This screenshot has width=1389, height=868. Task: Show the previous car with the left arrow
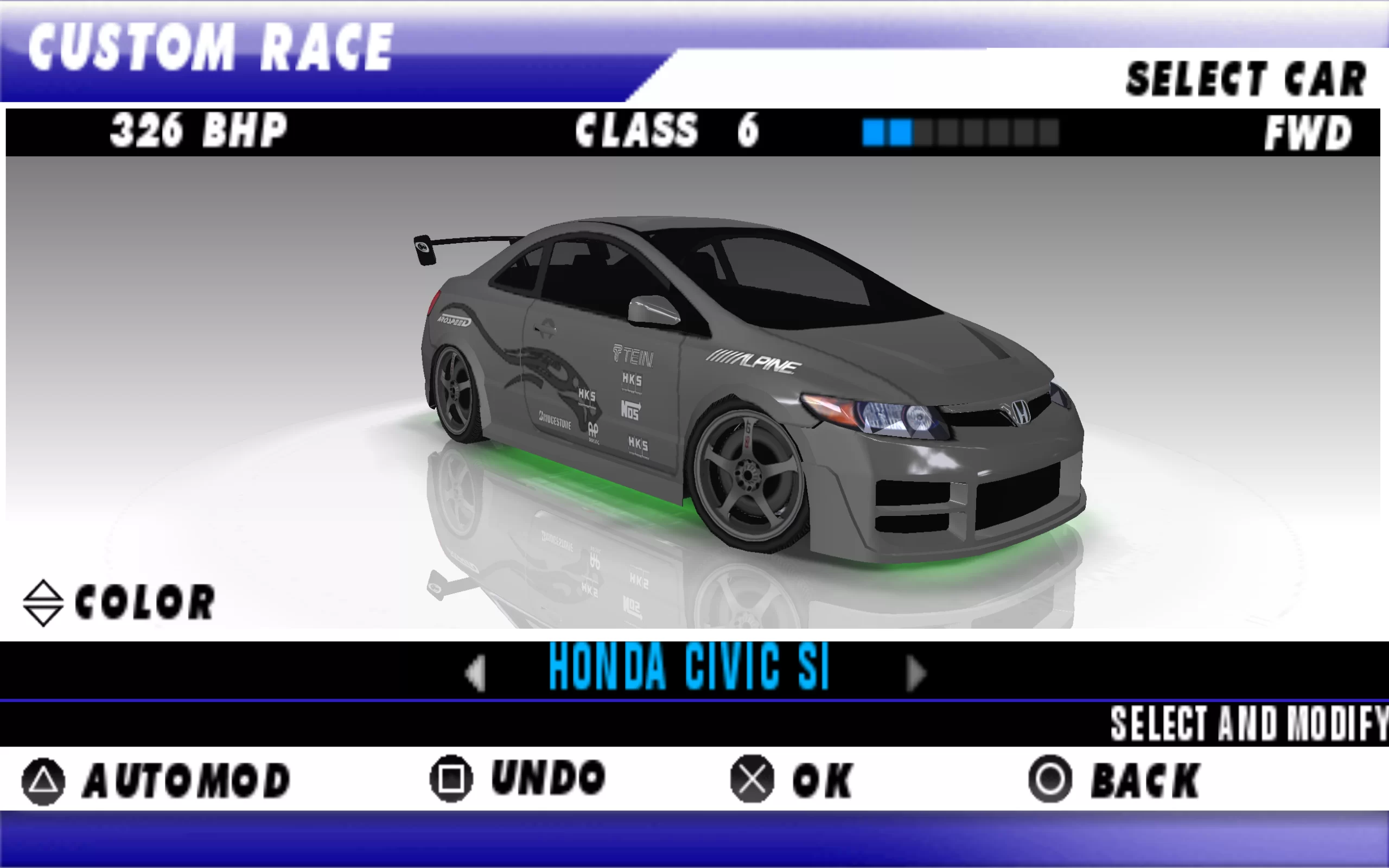click(476, 672)
